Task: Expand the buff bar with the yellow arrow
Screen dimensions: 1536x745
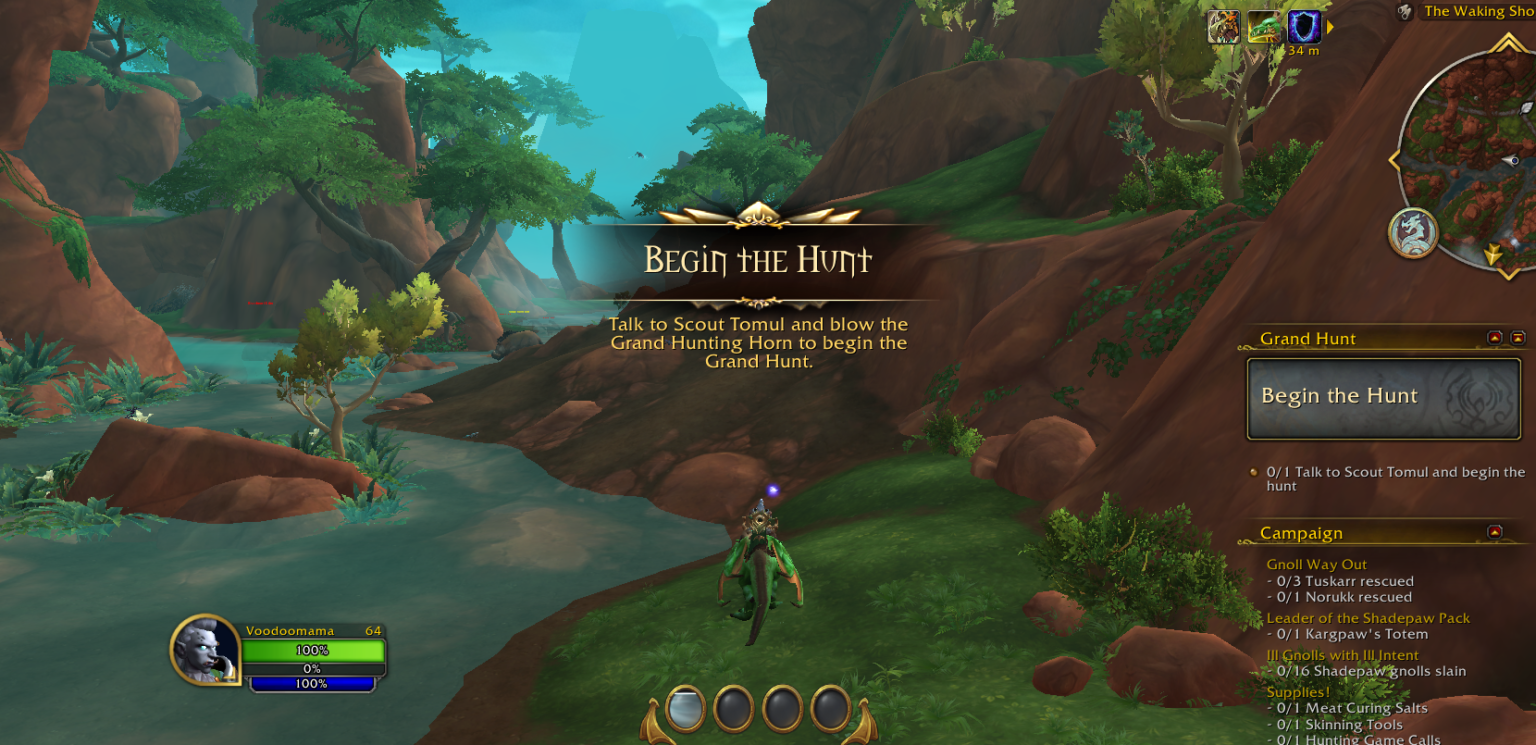Action: pos(1331,27)
